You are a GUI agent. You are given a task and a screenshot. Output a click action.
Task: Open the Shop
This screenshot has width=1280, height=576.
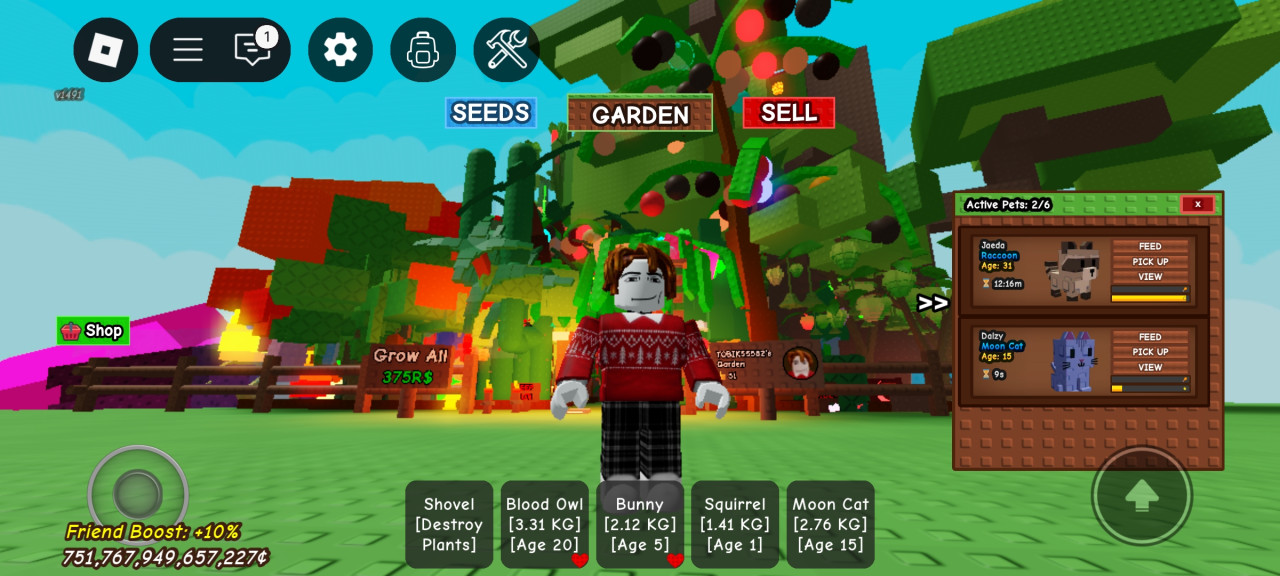click(x=93, y=331)
